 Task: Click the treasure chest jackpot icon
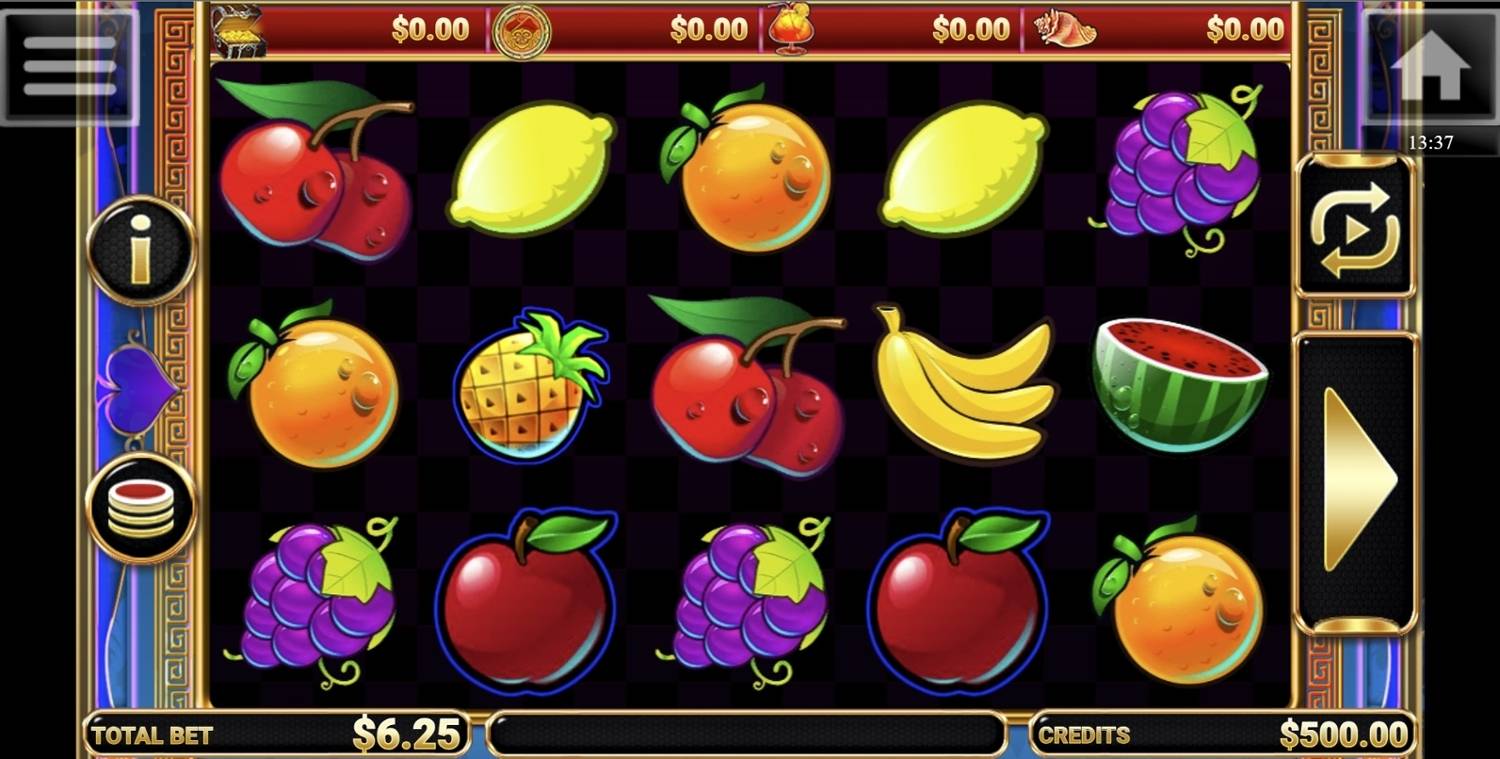click(240, 30)
